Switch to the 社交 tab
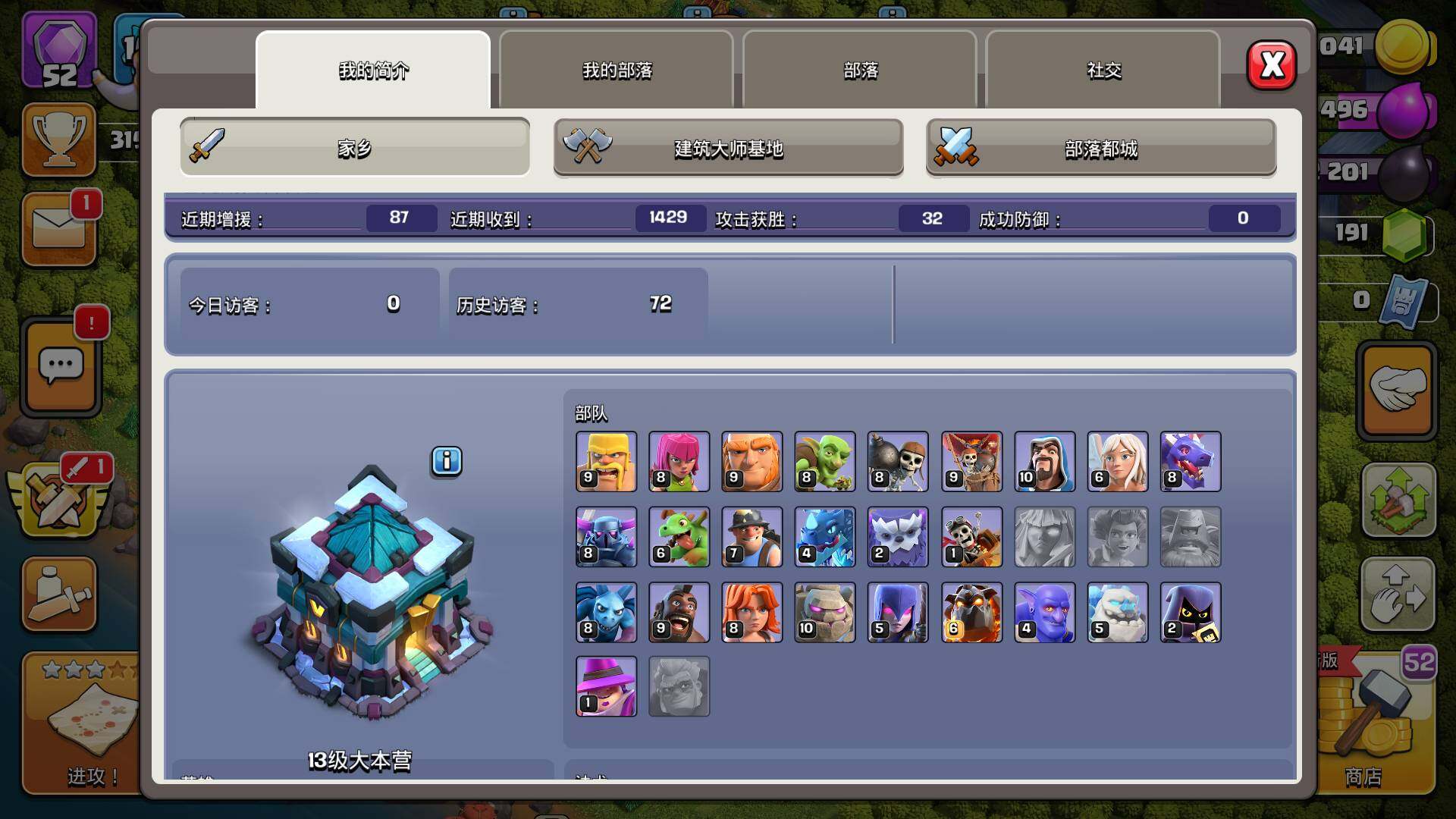 point(1103,70)
